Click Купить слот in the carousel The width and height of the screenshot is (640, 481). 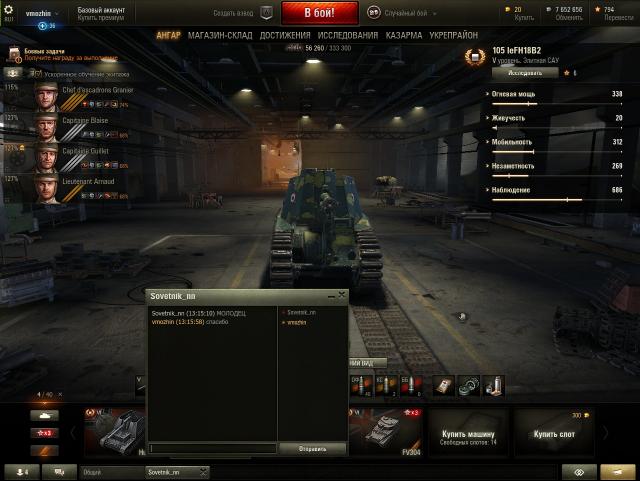coord(553,433)
